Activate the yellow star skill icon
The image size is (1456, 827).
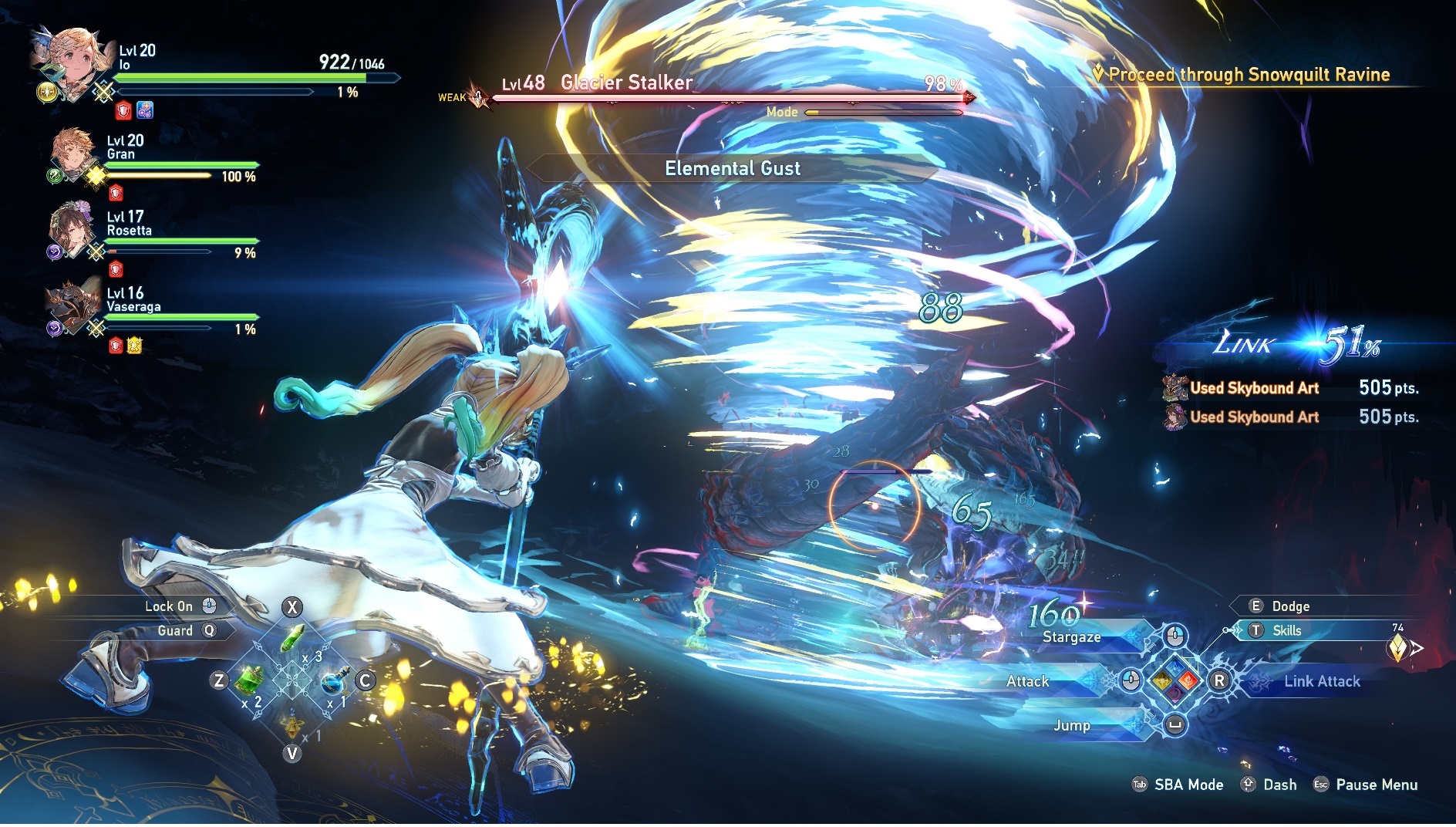[x=1161, y=681]
